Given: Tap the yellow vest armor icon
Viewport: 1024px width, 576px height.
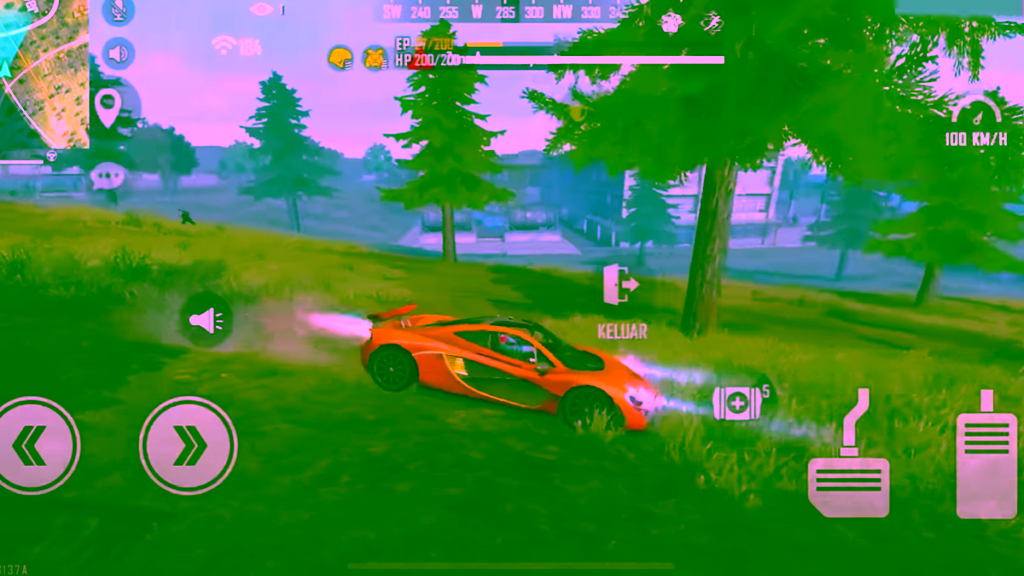Looking at the screenshot, I should coord(375,58).
